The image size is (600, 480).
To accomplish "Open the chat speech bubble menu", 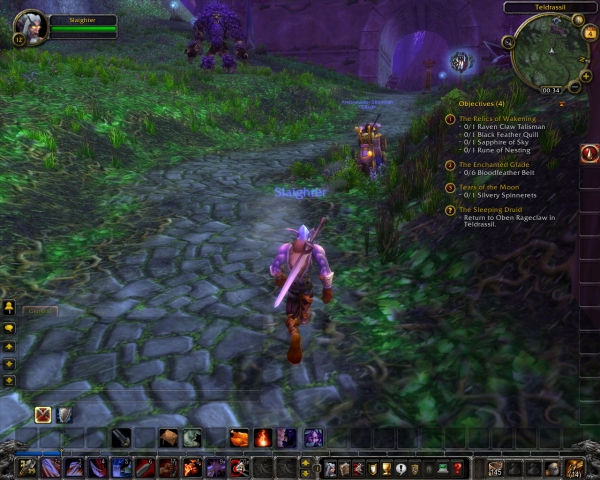I will 9,326.
